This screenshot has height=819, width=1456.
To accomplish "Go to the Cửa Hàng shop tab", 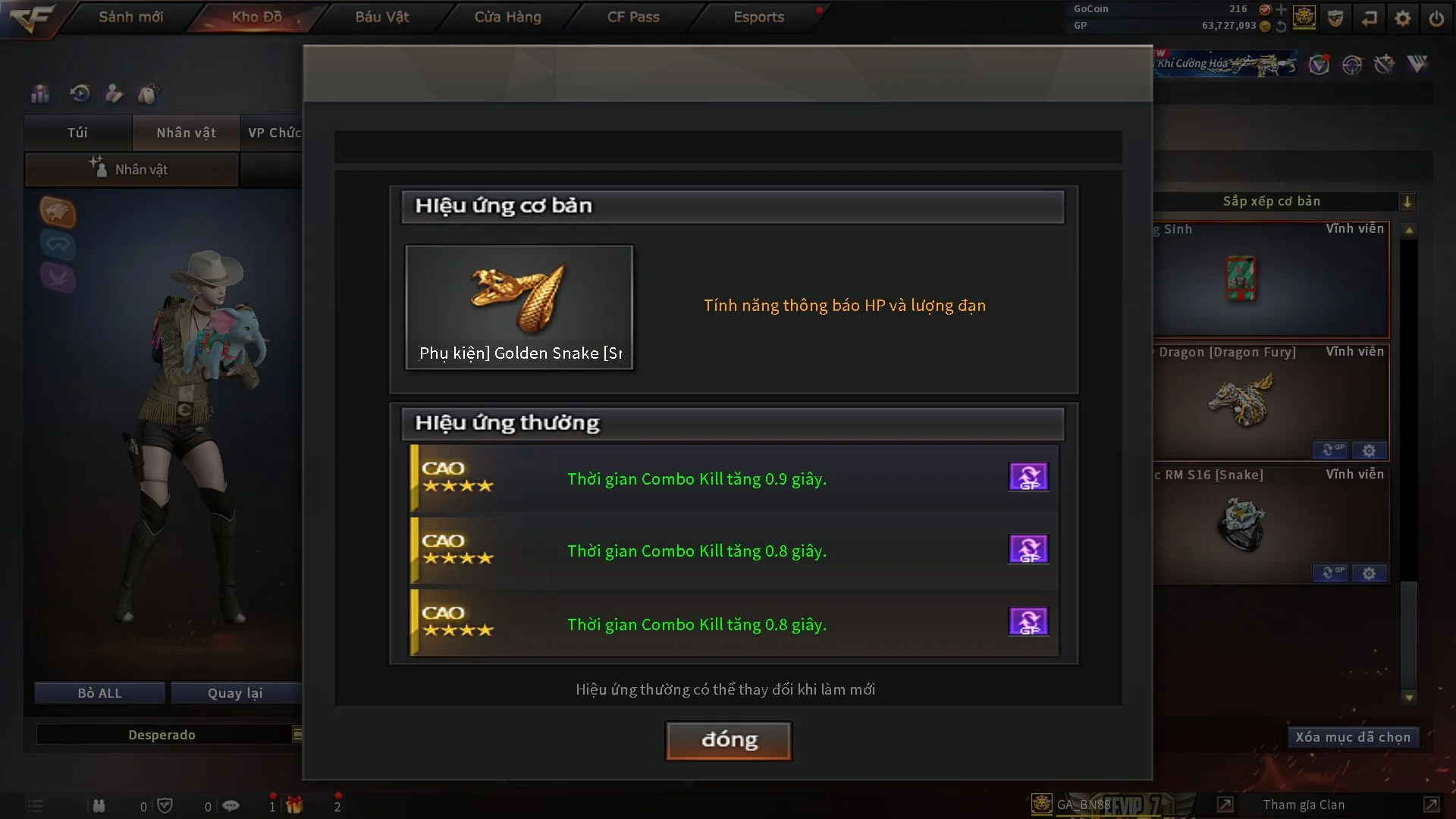I will 507,17.
